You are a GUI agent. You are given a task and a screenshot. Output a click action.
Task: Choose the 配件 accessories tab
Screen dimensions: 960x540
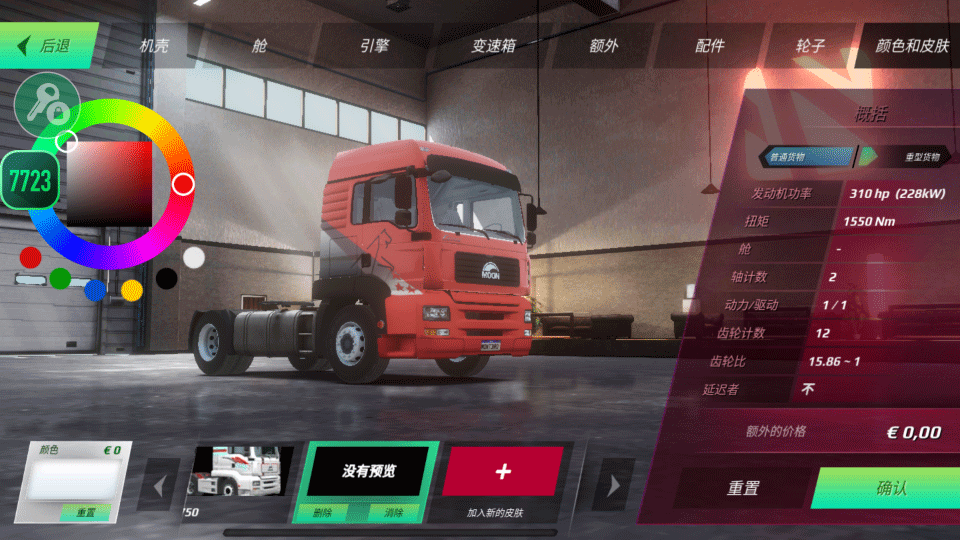point(709,46)
